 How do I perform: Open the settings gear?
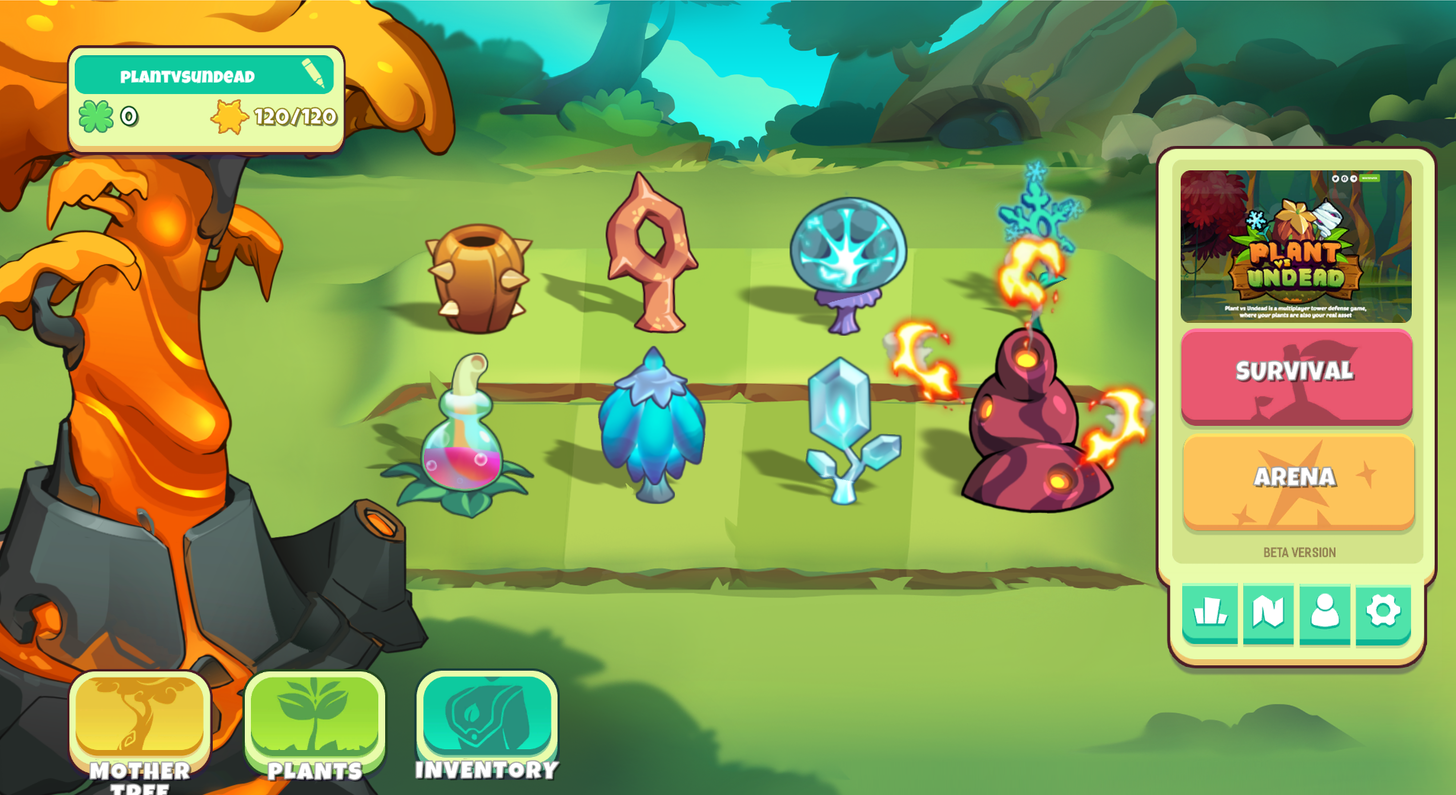(x=1382, y=614)
